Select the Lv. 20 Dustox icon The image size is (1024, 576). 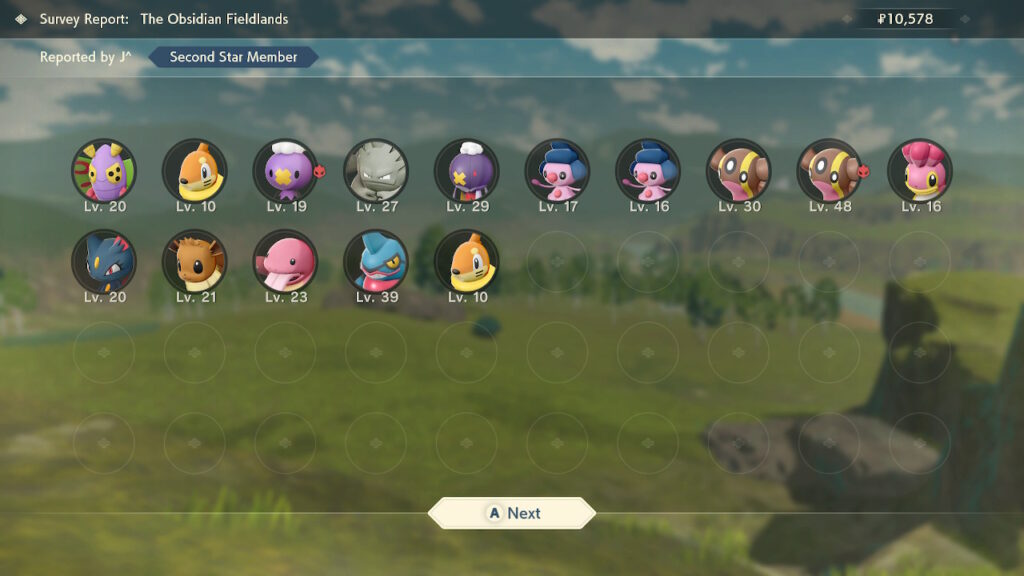(104, 170)
